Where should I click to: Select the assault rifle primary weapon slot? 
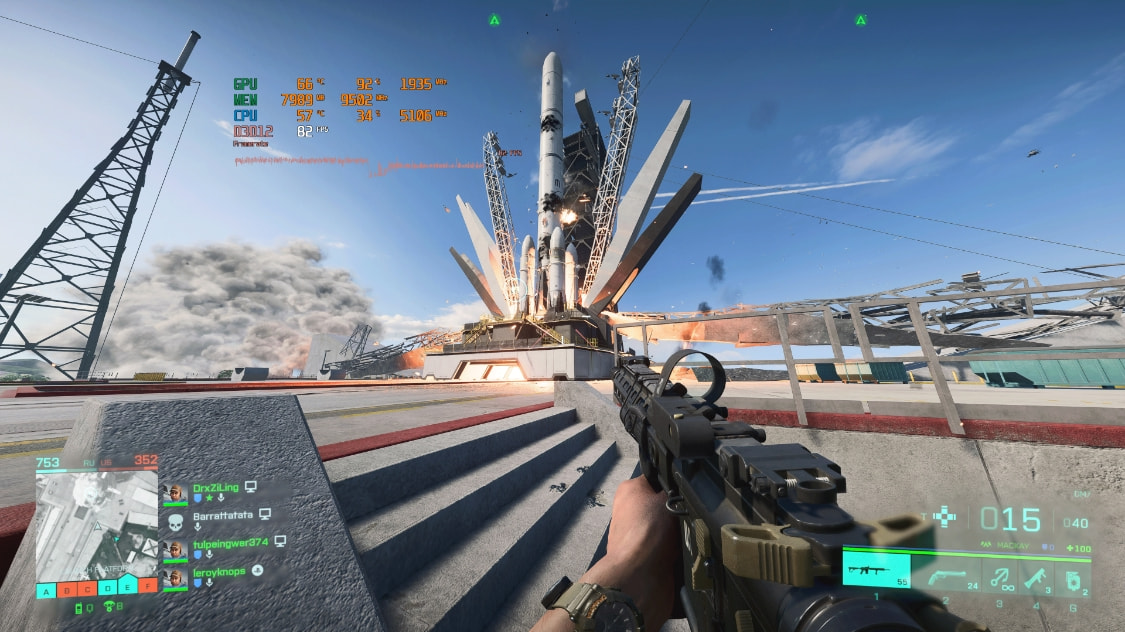click(875, 570)
